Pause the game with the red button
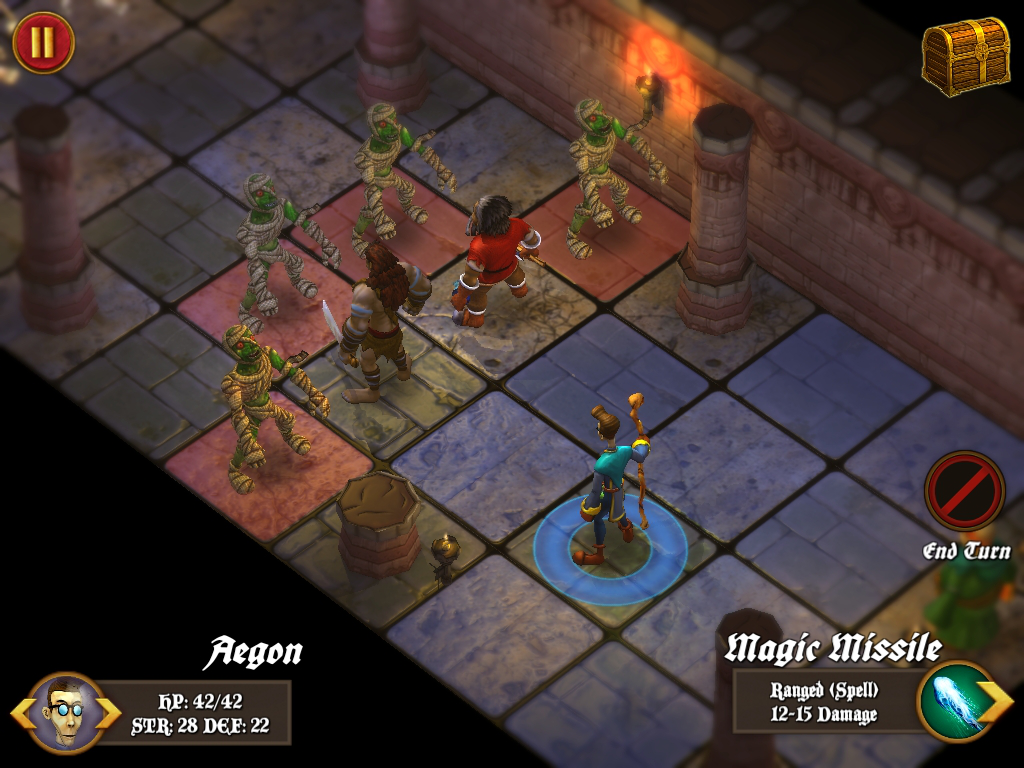 tap(43, 43)
